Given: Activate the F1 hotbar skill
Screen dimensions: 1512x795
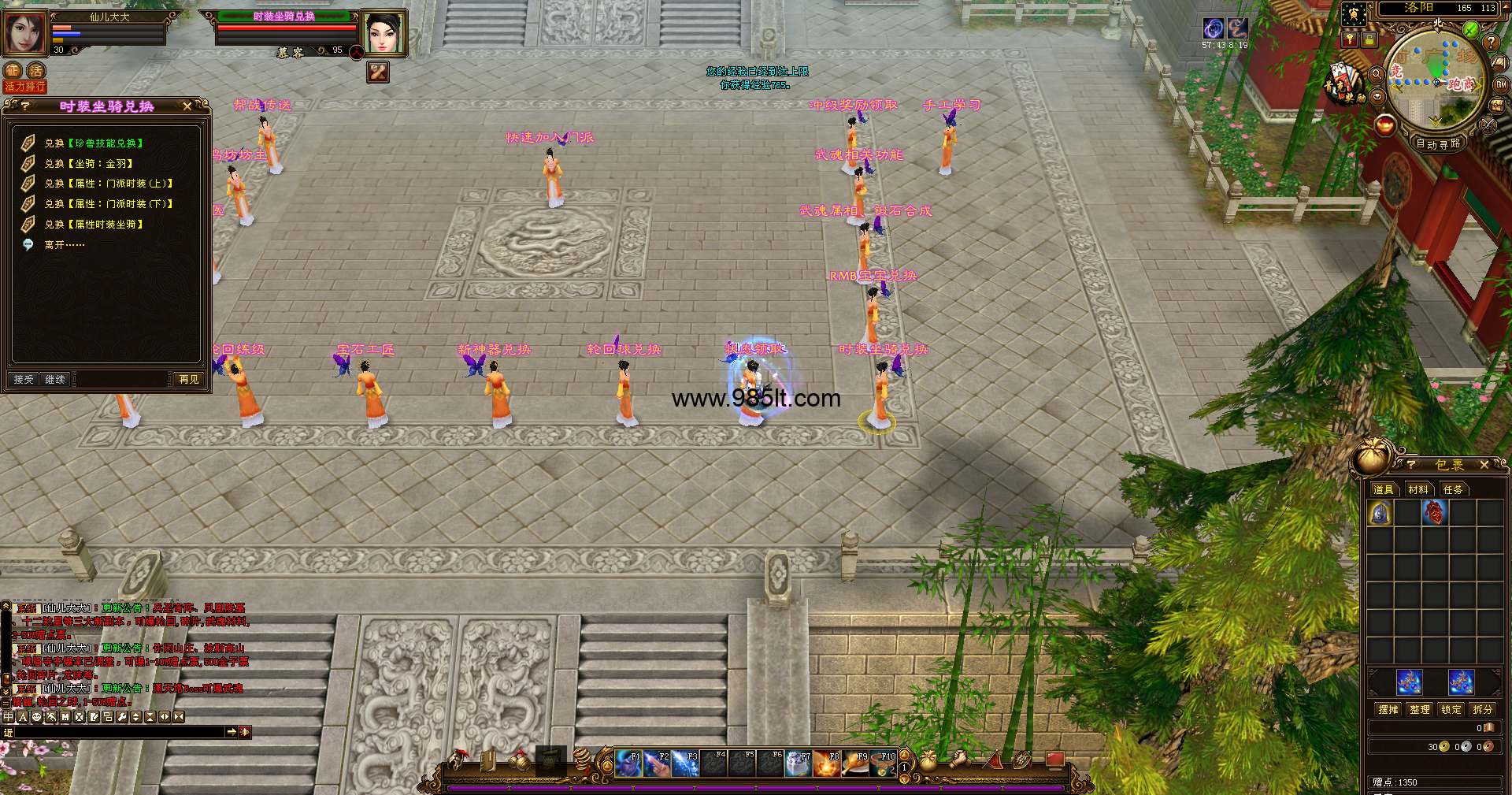Looking at the screenshot, I should click(x=628, y=763).
